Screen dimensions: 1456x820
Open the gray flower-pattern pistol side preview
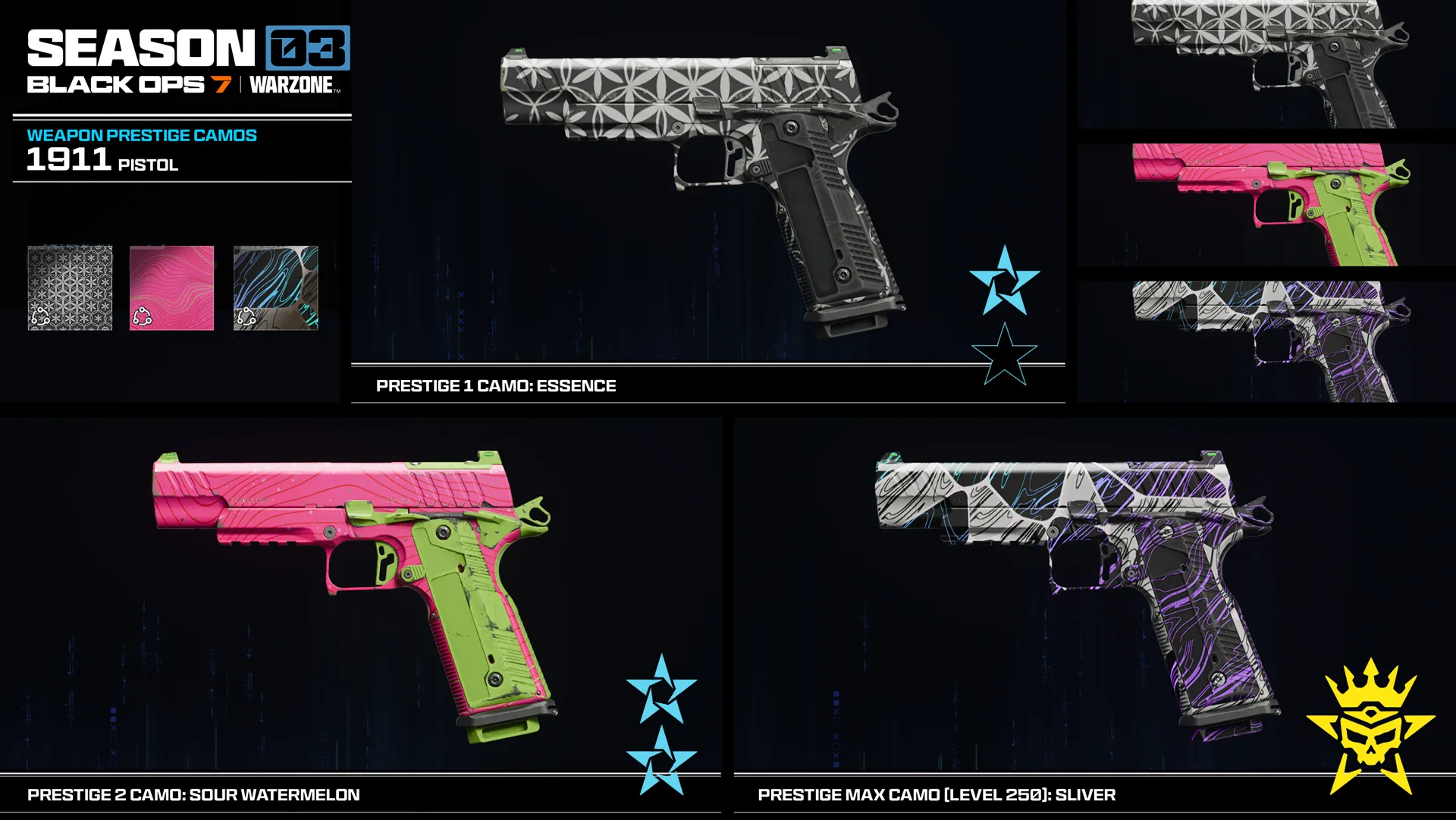[x=1265, y=64]
